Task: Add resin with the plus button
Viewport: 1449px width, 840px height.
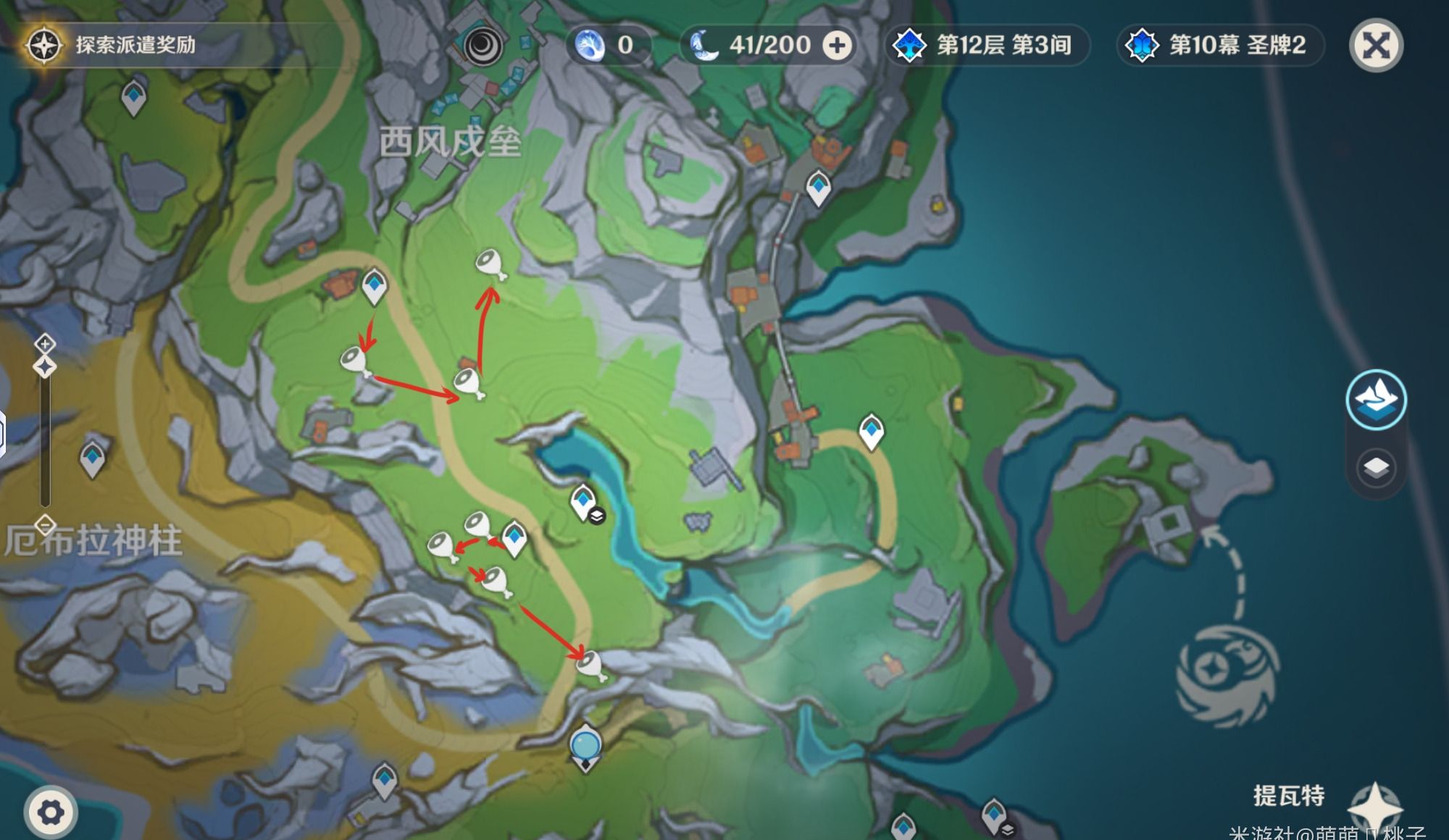Action: (837, 46)
